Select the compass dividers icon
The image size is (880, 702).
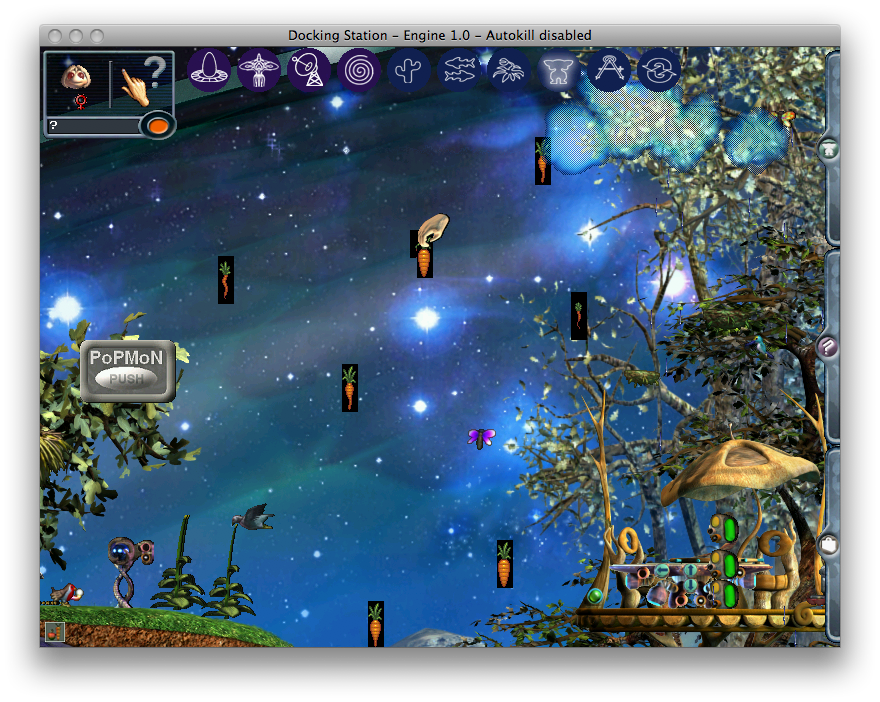(609, 70)
